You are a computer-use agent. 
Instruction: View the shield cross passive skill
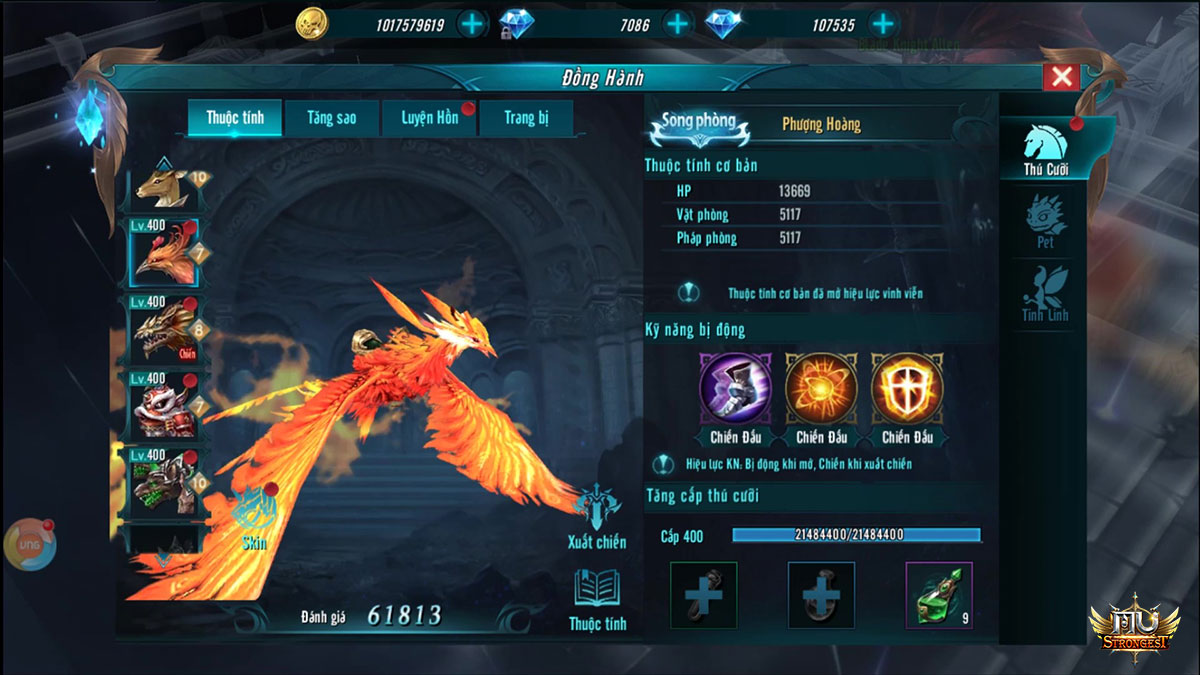pos(904,387)
